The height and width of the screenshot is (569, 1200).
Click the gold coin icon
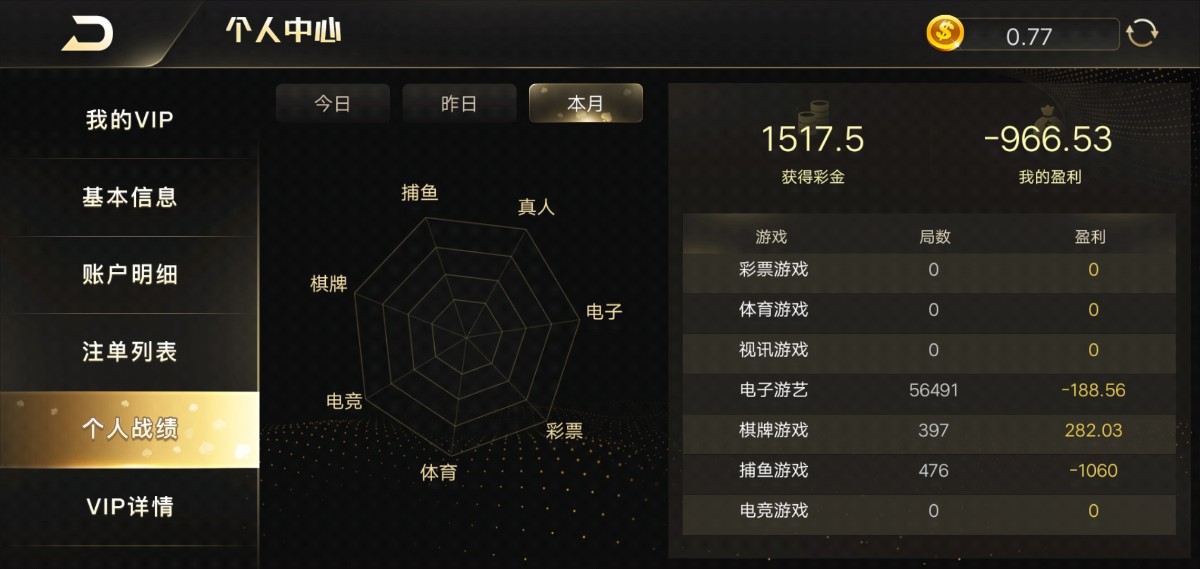(944, 34)
